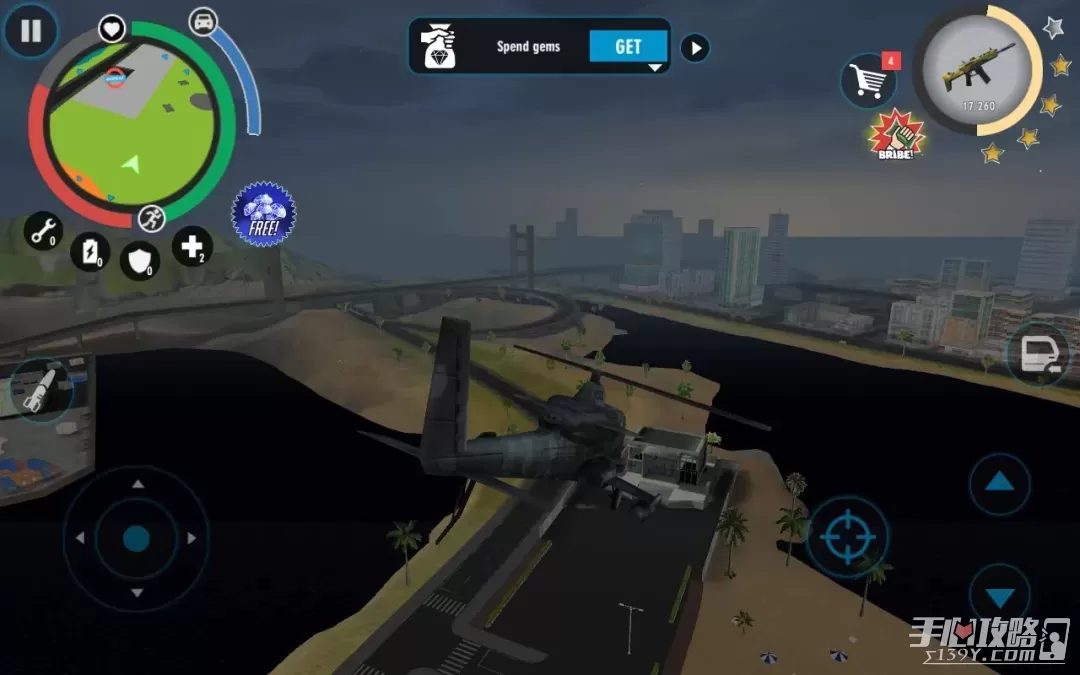Tap the heart icon above minimap
The image size is (1080, 675).
pyautogui.click(x=111, y=28)
